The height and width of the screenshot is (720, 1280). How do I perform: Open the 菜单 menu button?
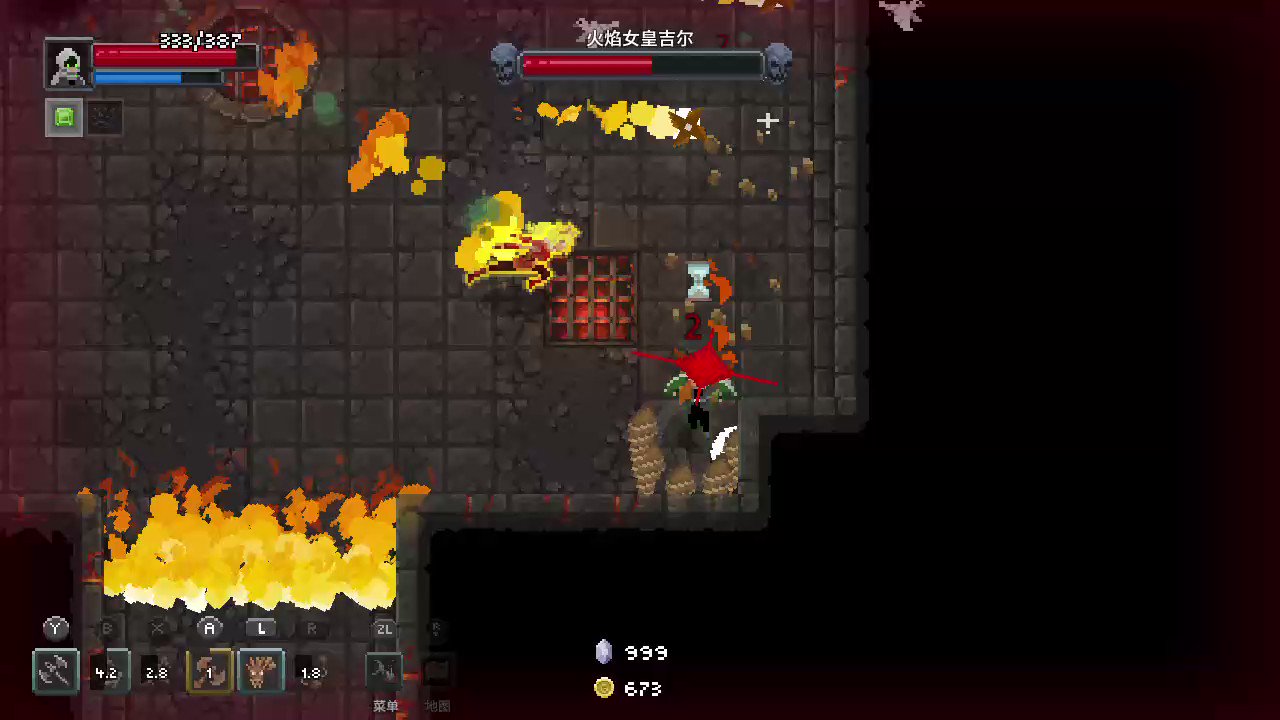[x=386, y=705]
